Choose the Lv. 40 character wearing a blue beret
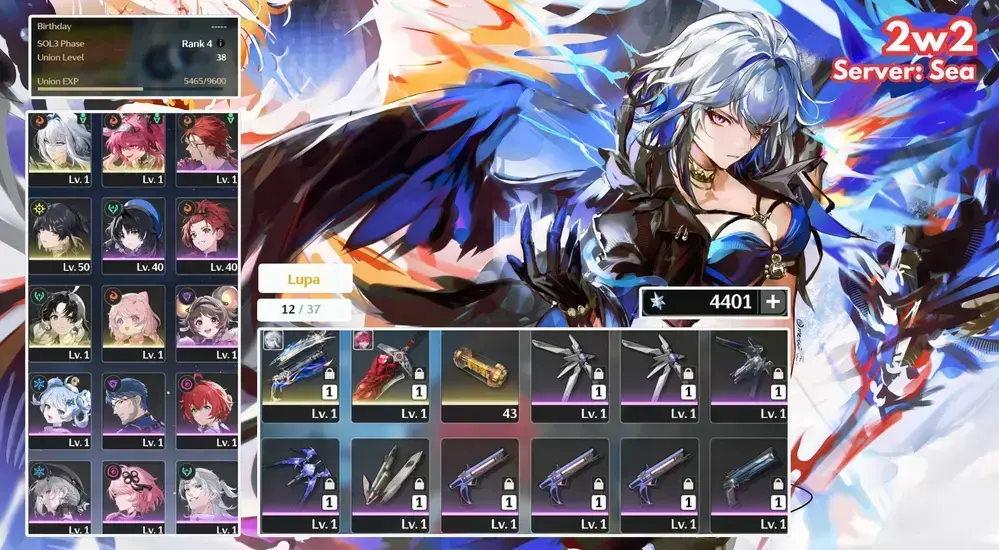 [133, 234]
